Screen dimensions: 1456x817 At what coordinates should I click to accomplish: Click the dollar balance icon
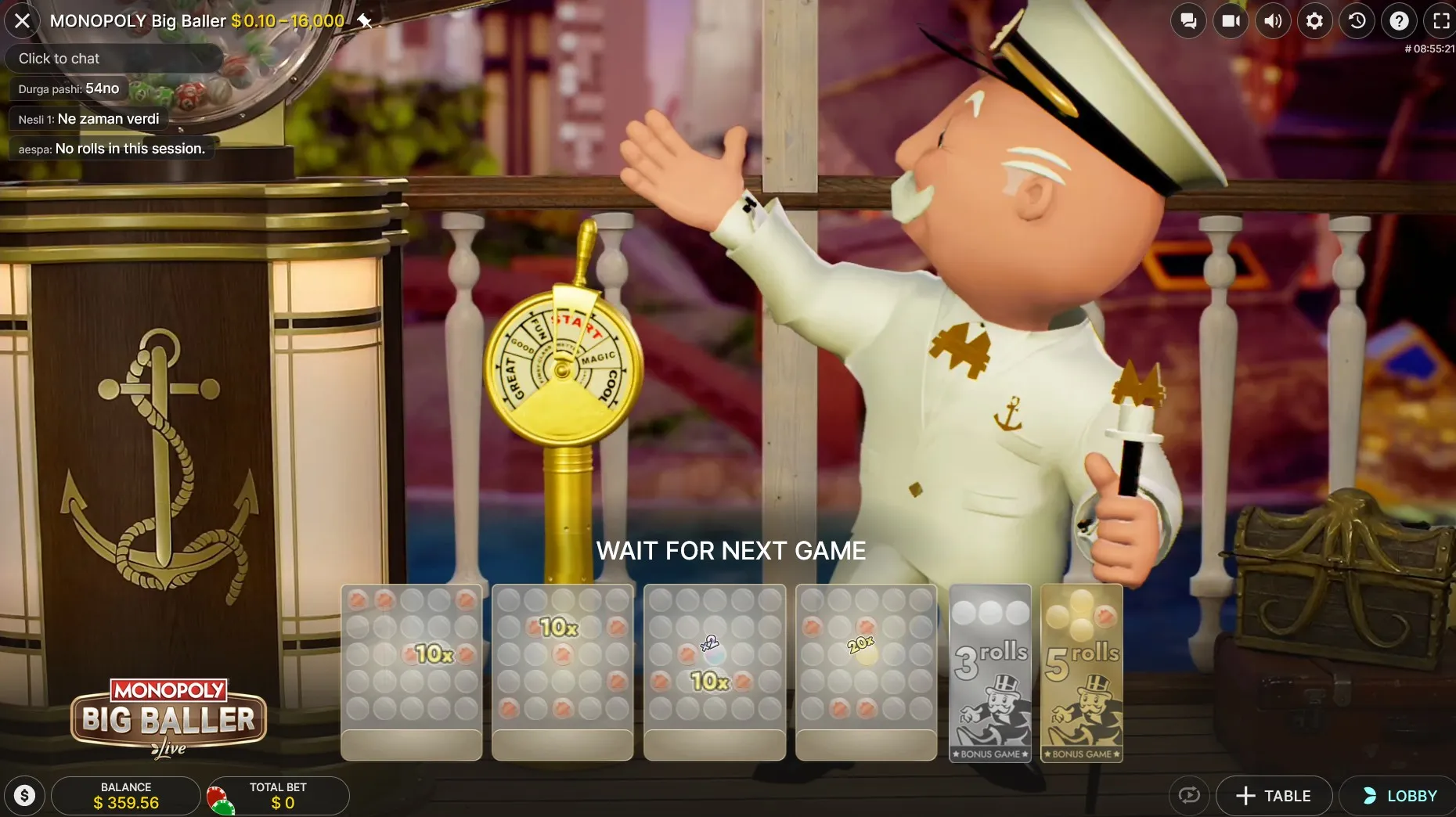click(24, 795)
